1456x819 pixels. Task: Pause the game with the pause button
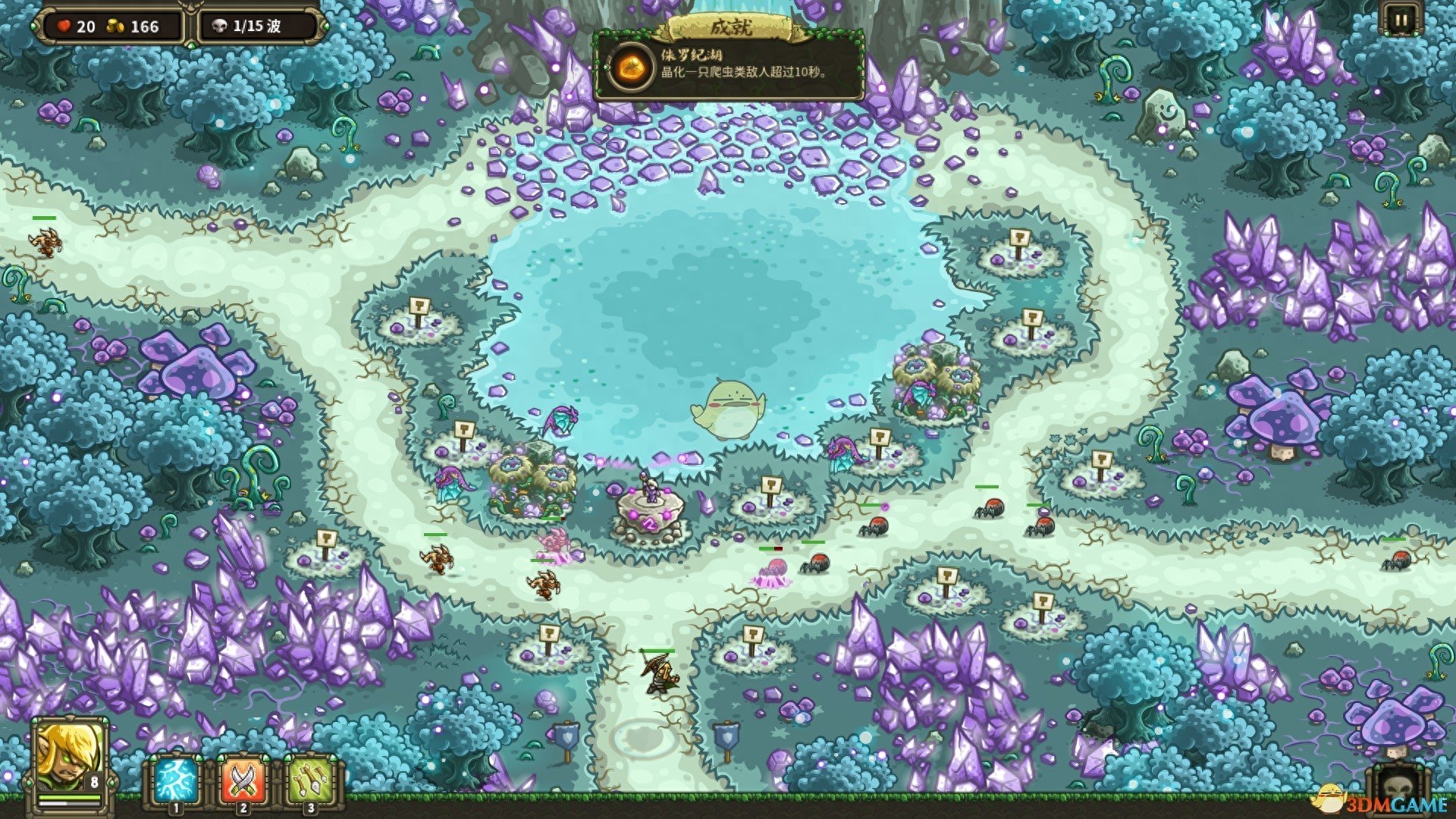[x=1400, y=20]
